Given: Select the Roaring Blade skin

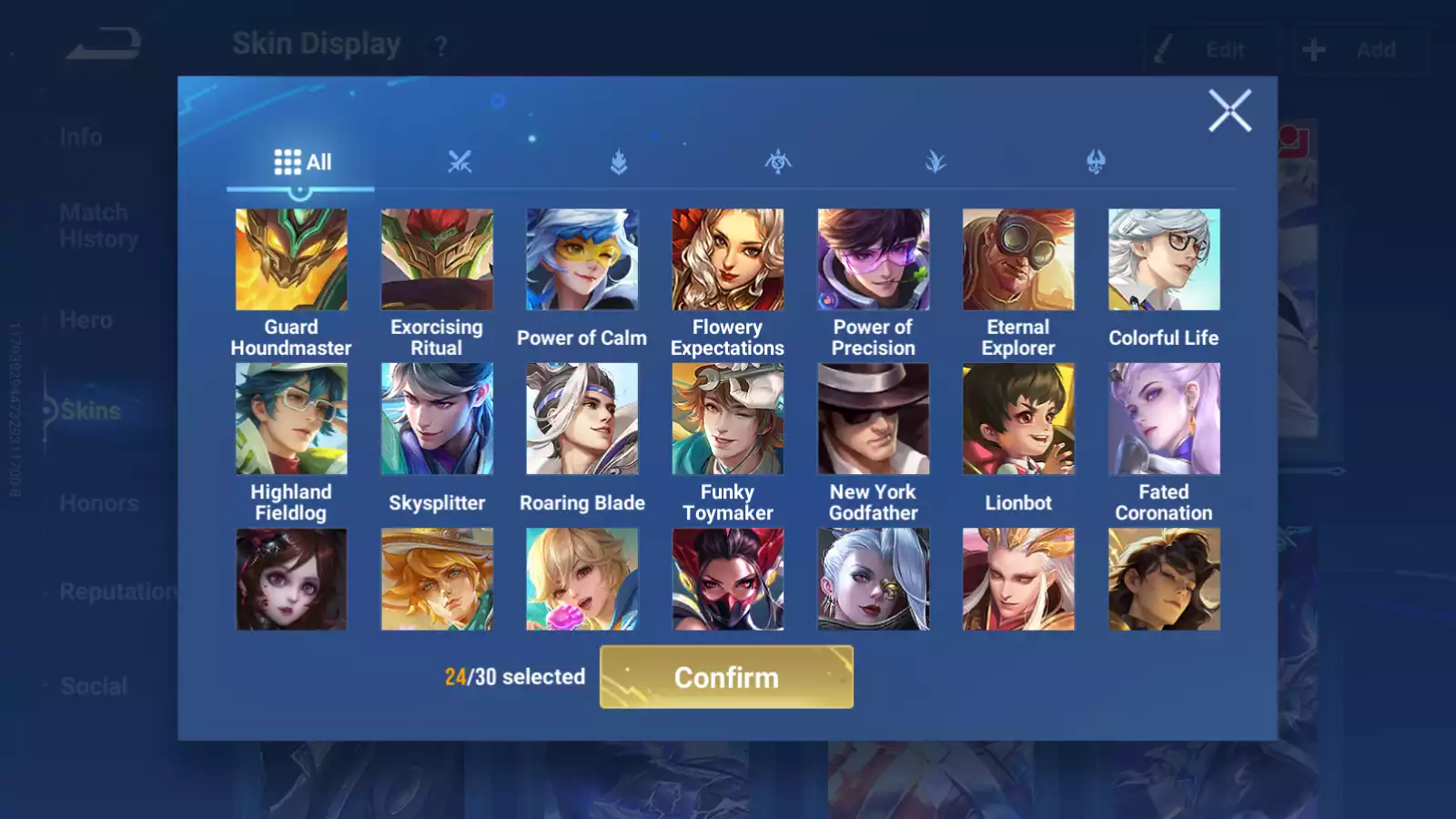Looking at the screenshot, I should click(582, 419).
